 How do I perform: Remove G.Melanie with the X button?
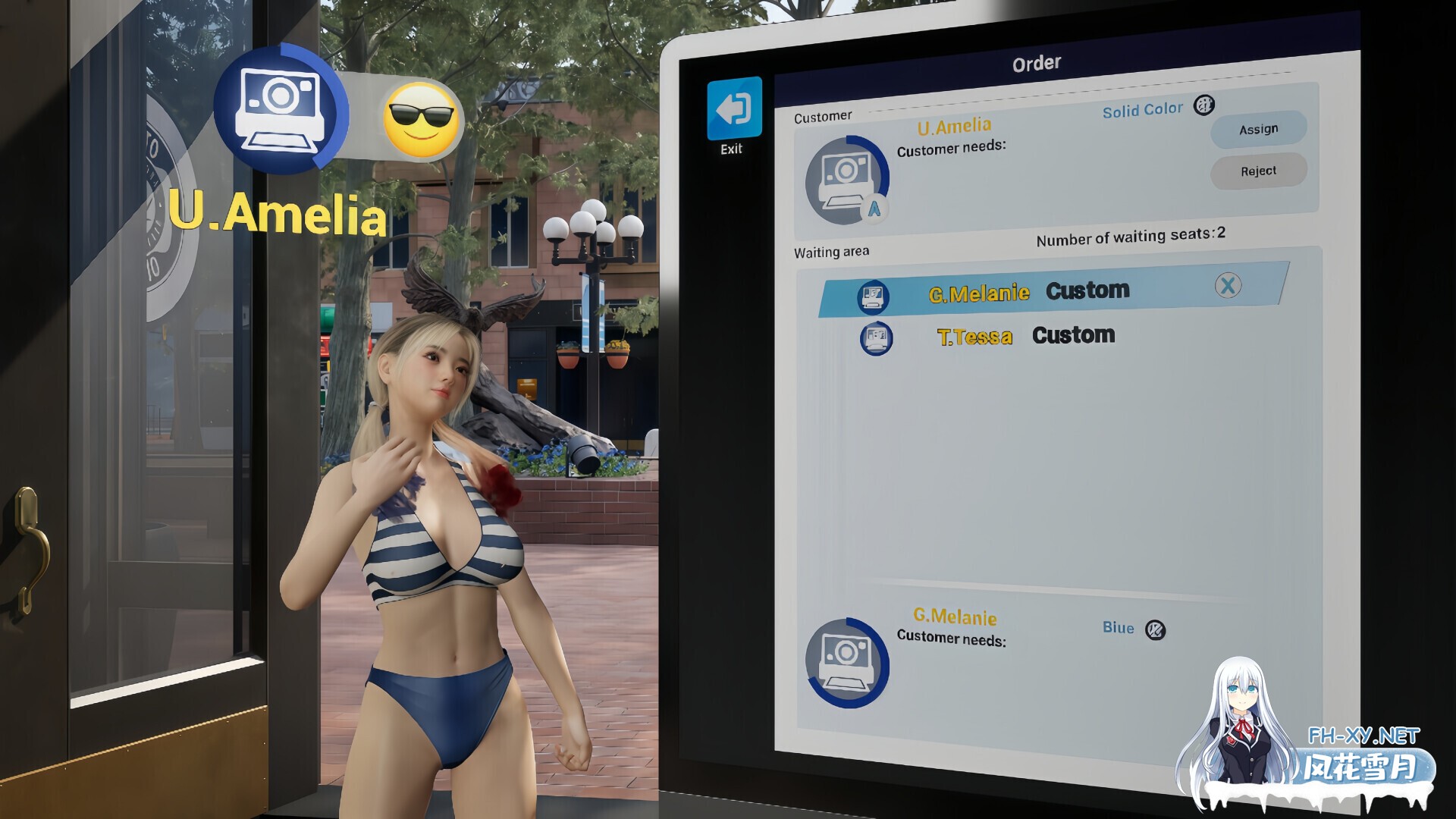tap(1228, 286)
